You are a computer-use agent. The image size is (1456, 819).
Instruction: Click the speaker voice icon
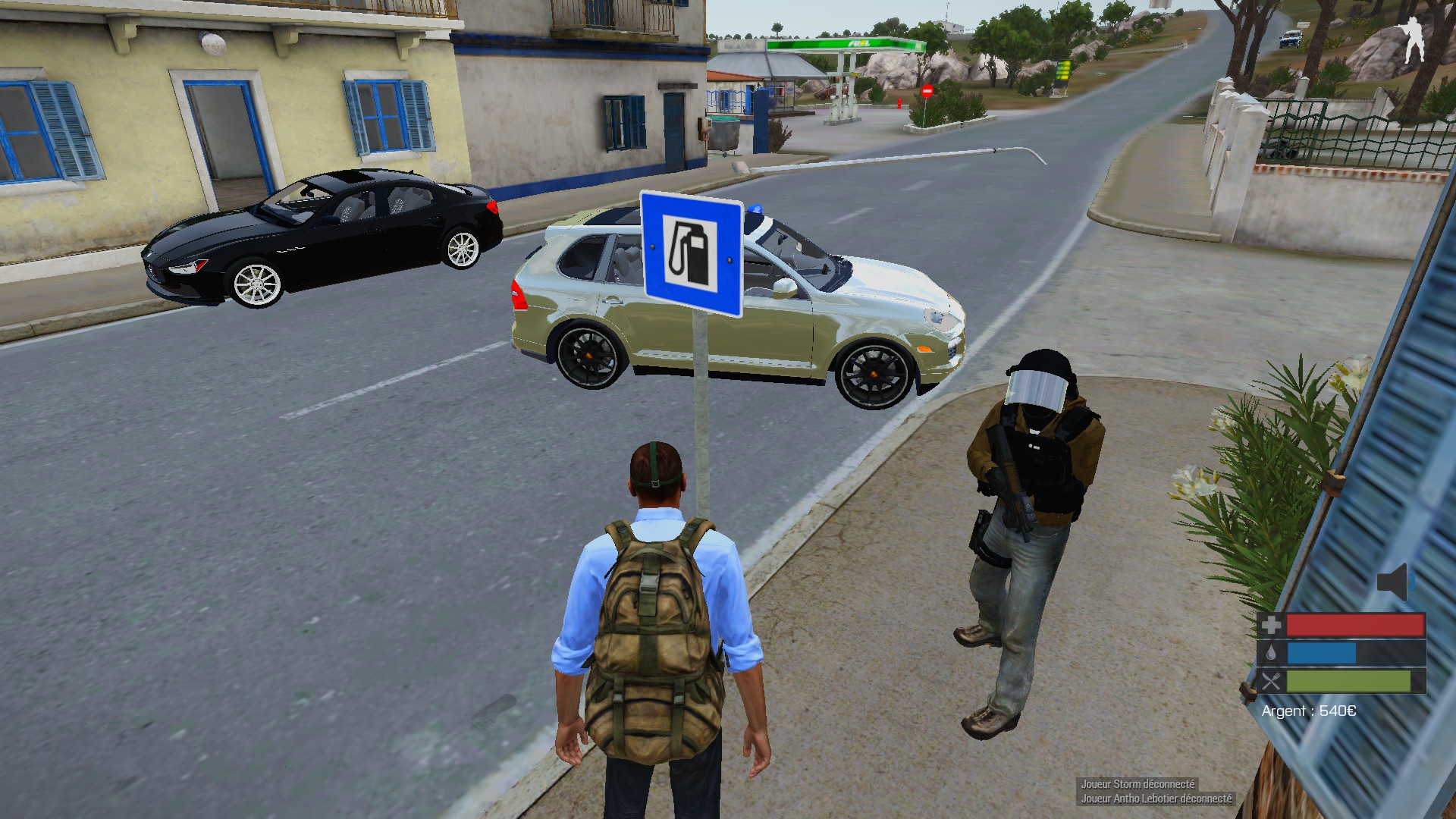tap(1395, 582)
